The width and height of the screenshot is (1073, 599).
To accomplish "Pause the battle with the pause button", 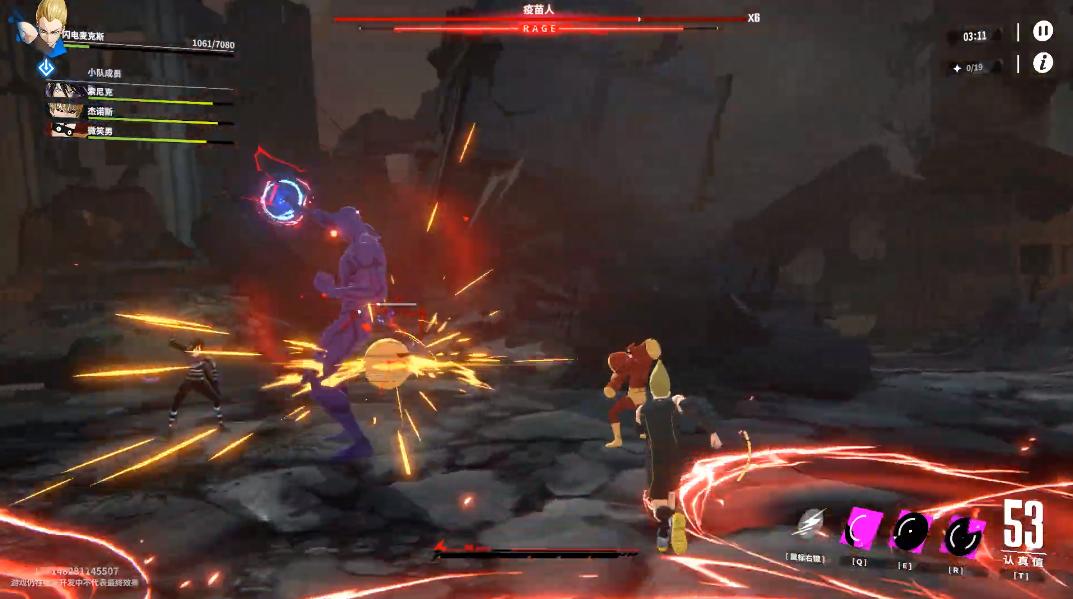I will point(1042,32).
